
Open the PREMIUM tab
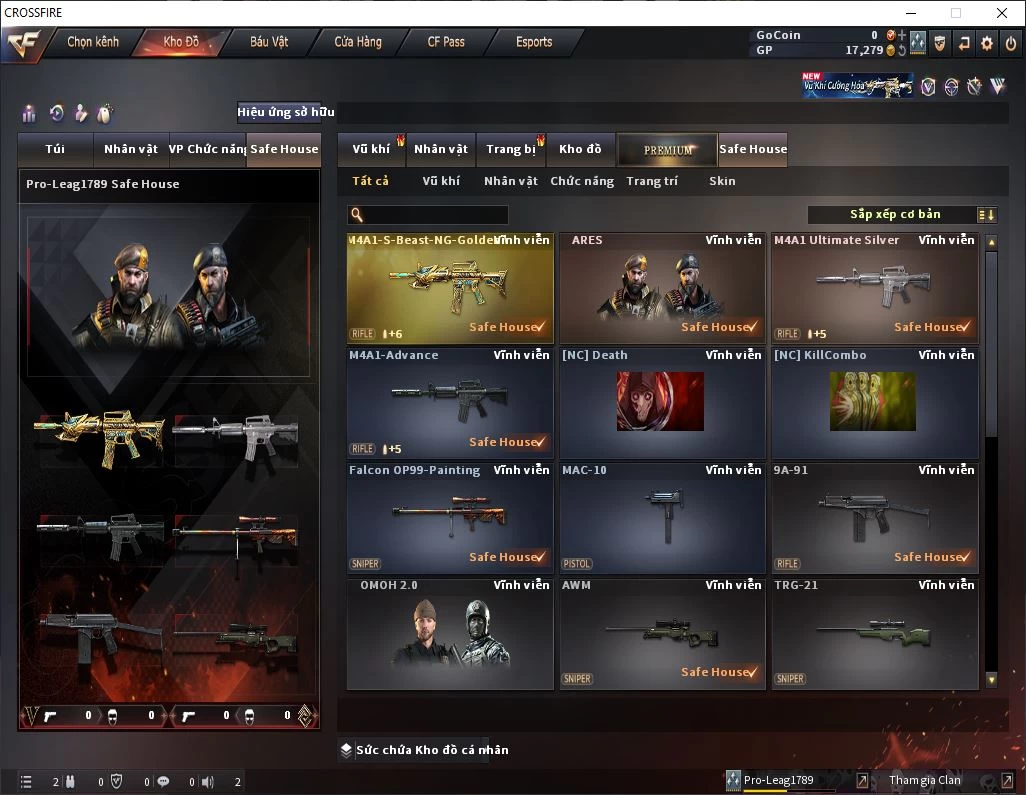coord(667,150)
